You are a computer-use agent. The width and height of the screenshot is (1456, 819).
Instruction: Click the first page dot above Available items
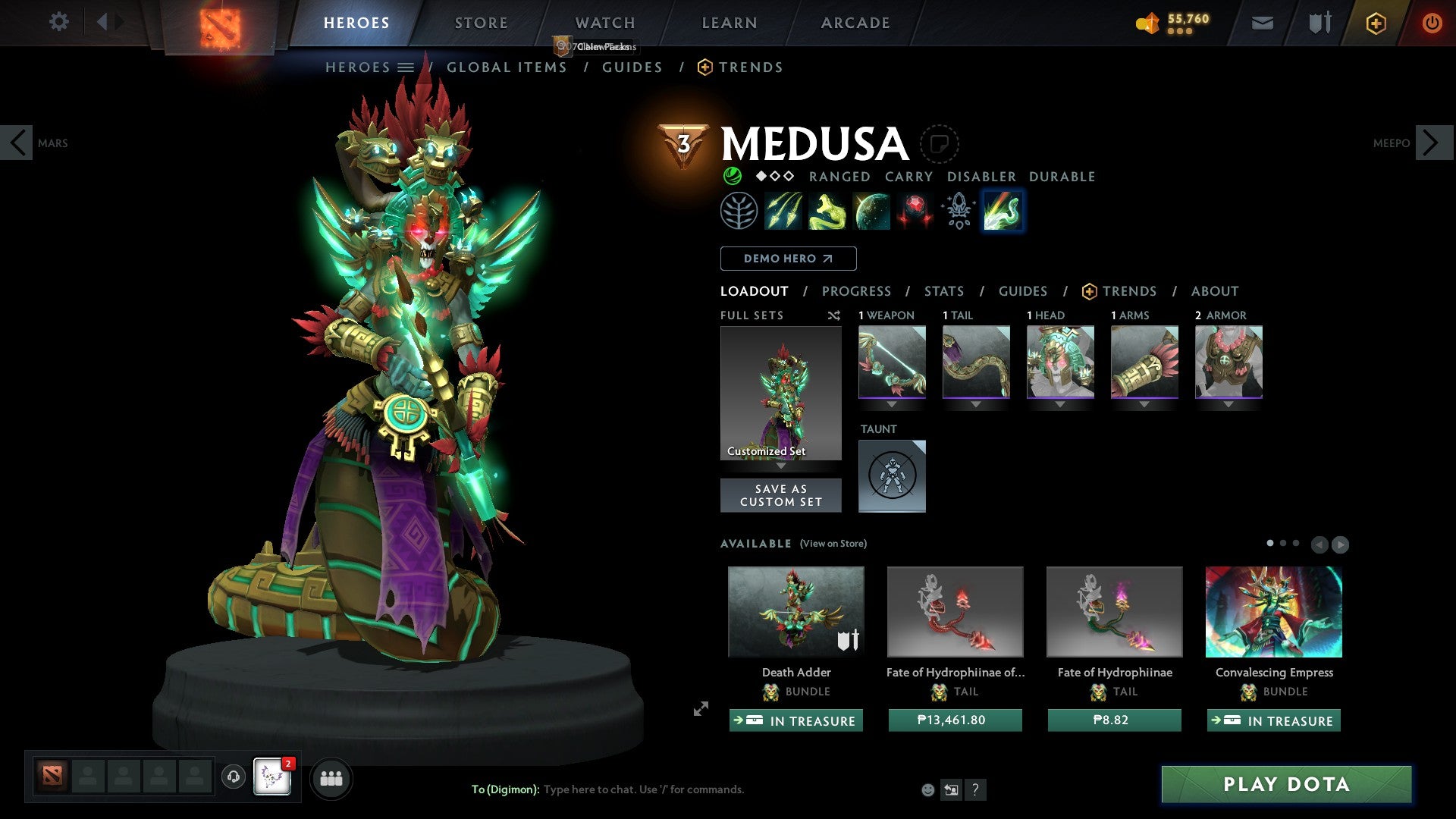(1271, 543)
